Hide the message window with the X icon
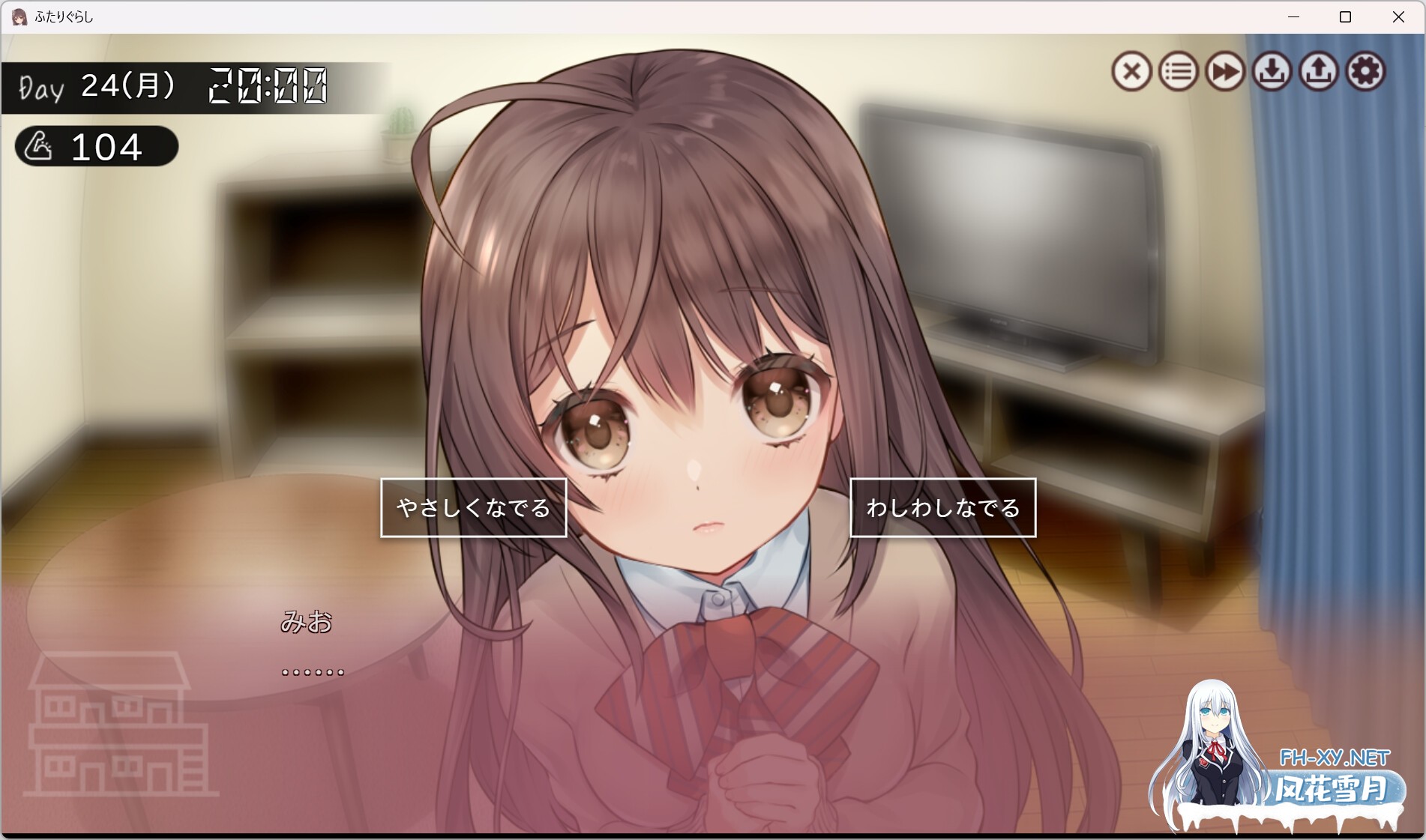The image size is (1426, 840). tap(1131, 72)
